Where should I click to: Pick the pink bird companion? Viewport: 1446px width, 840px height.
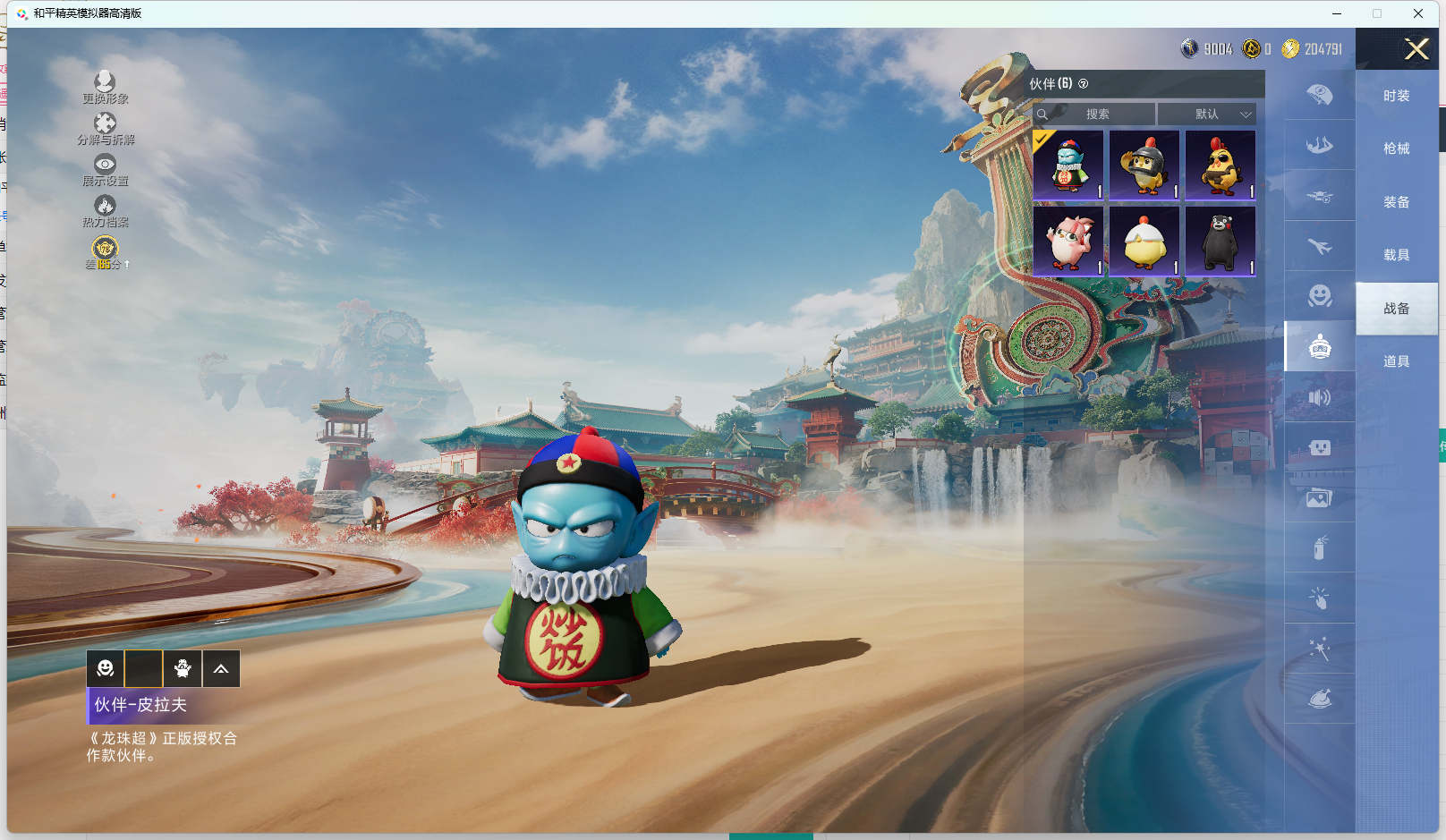point(1068,242)
